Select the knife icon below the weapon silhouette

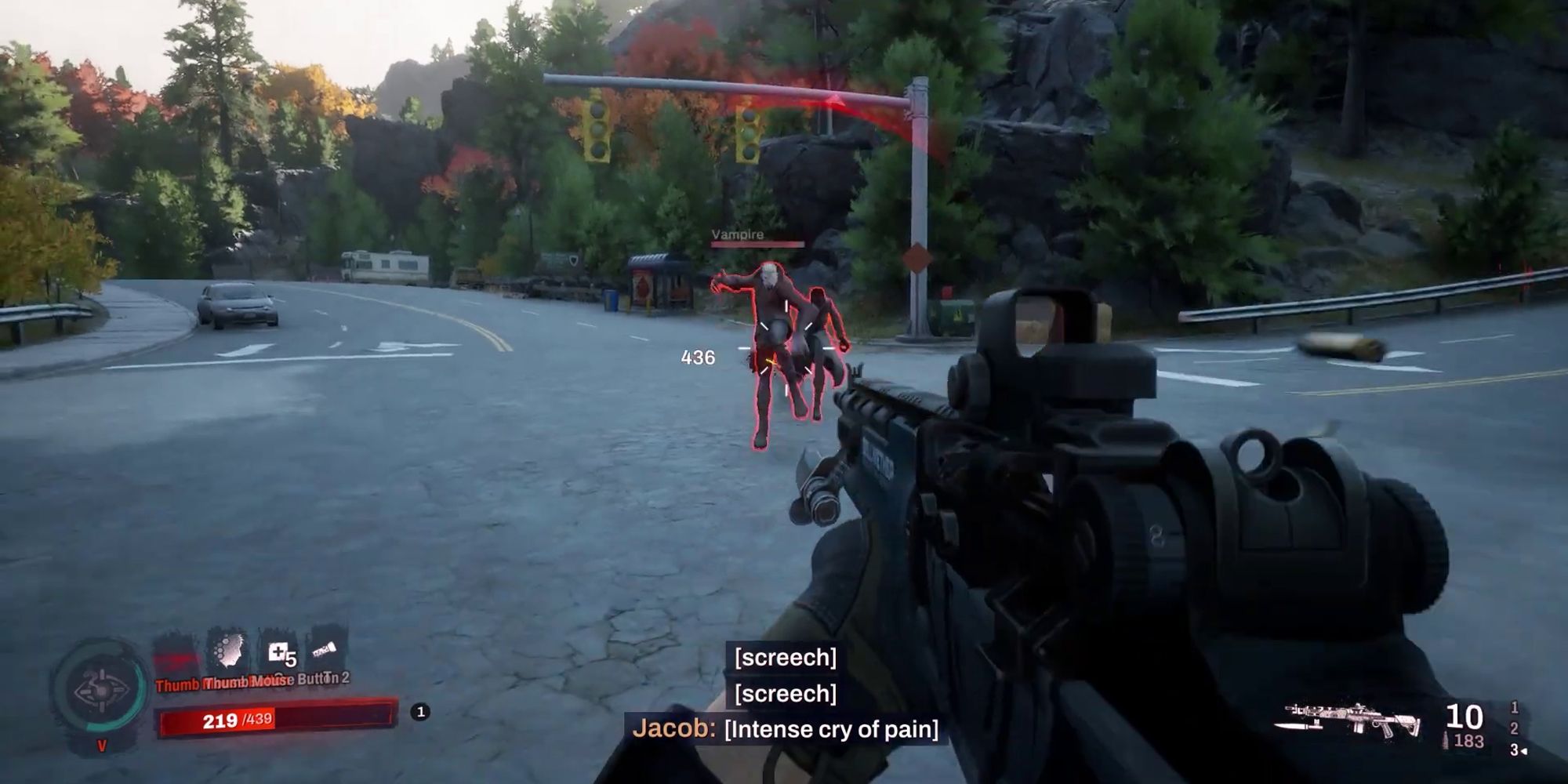tap(1297, 727)
